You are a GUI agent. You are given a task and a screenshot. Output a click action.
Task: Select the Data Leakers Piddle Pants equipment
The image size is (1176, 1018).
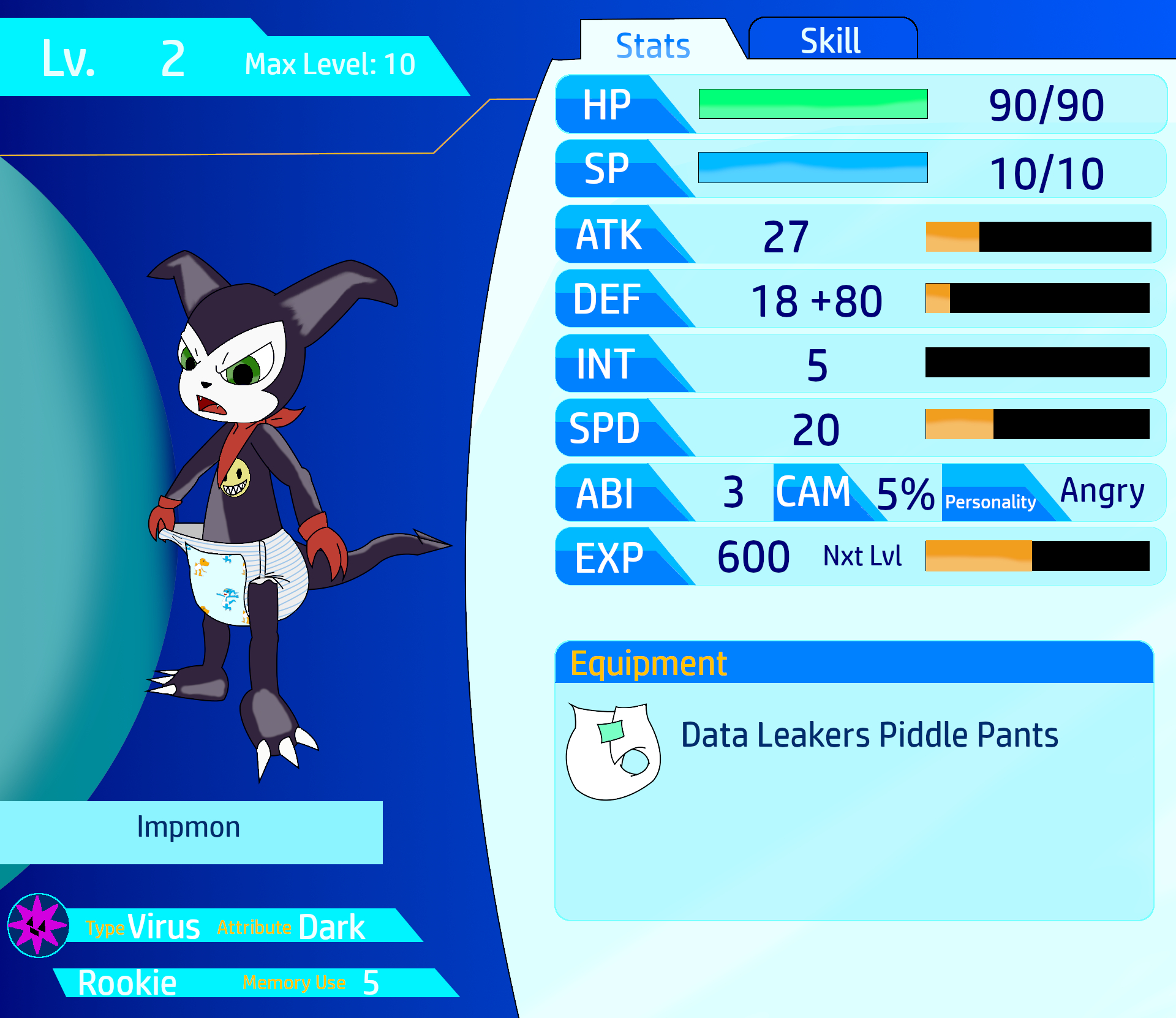click(869, 735)
